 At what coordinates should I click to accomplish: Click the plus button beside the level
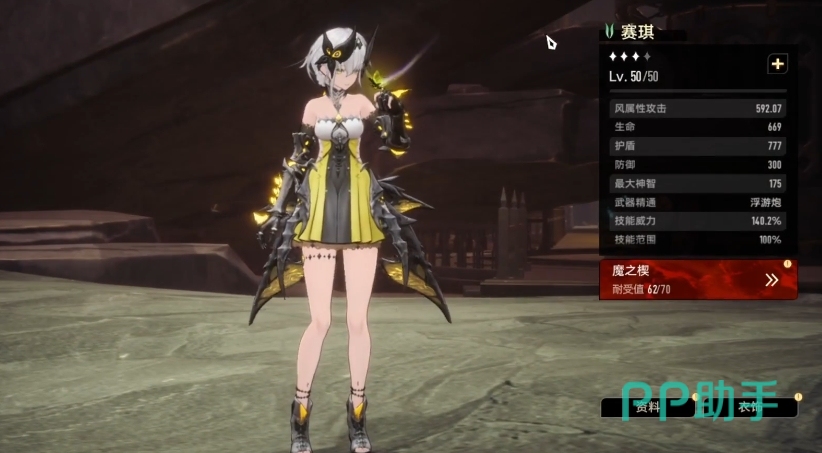[x=777, y=64]
